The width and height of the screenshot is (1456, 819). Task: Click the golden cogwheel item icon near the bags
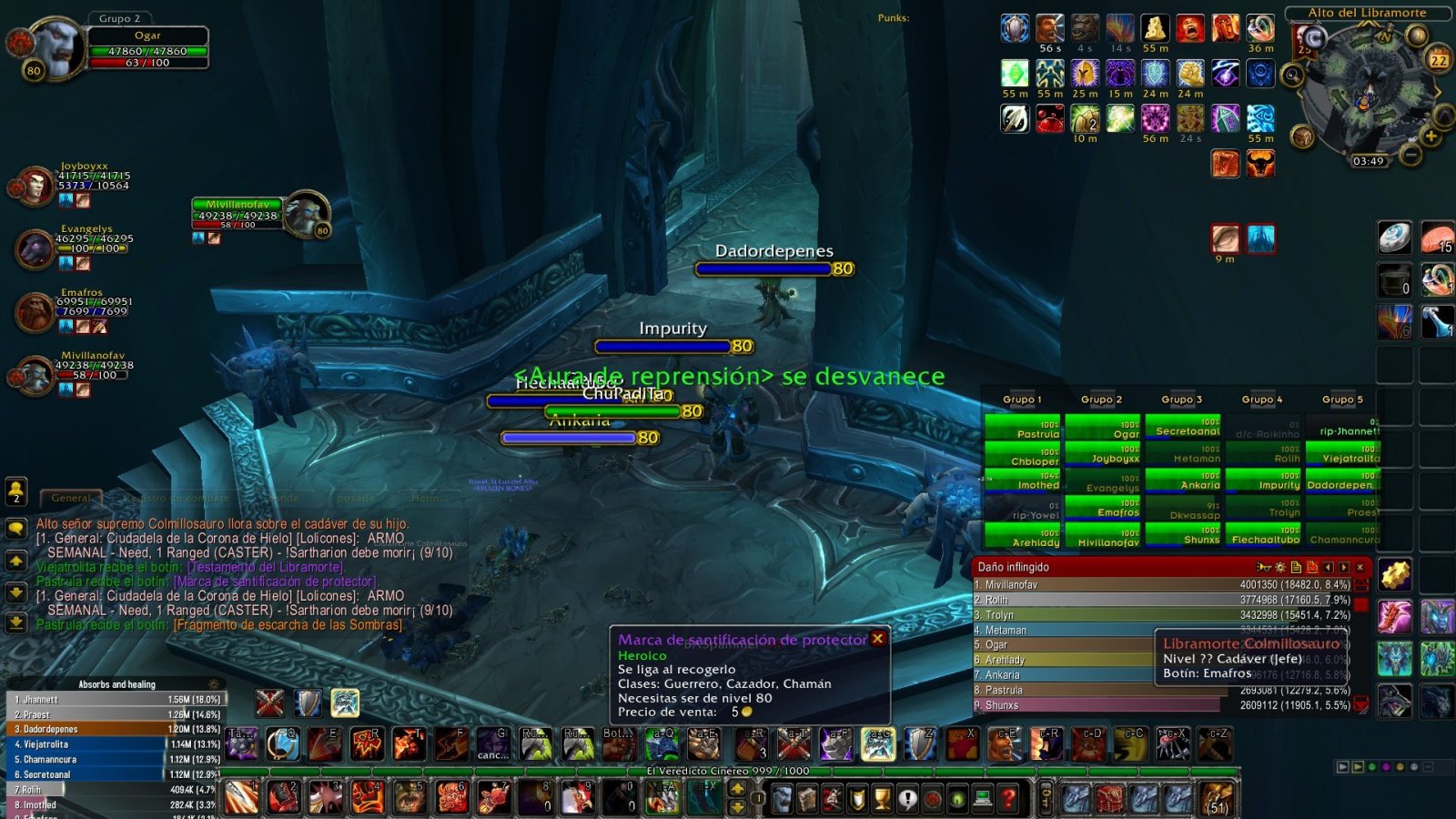point(1394,574)
